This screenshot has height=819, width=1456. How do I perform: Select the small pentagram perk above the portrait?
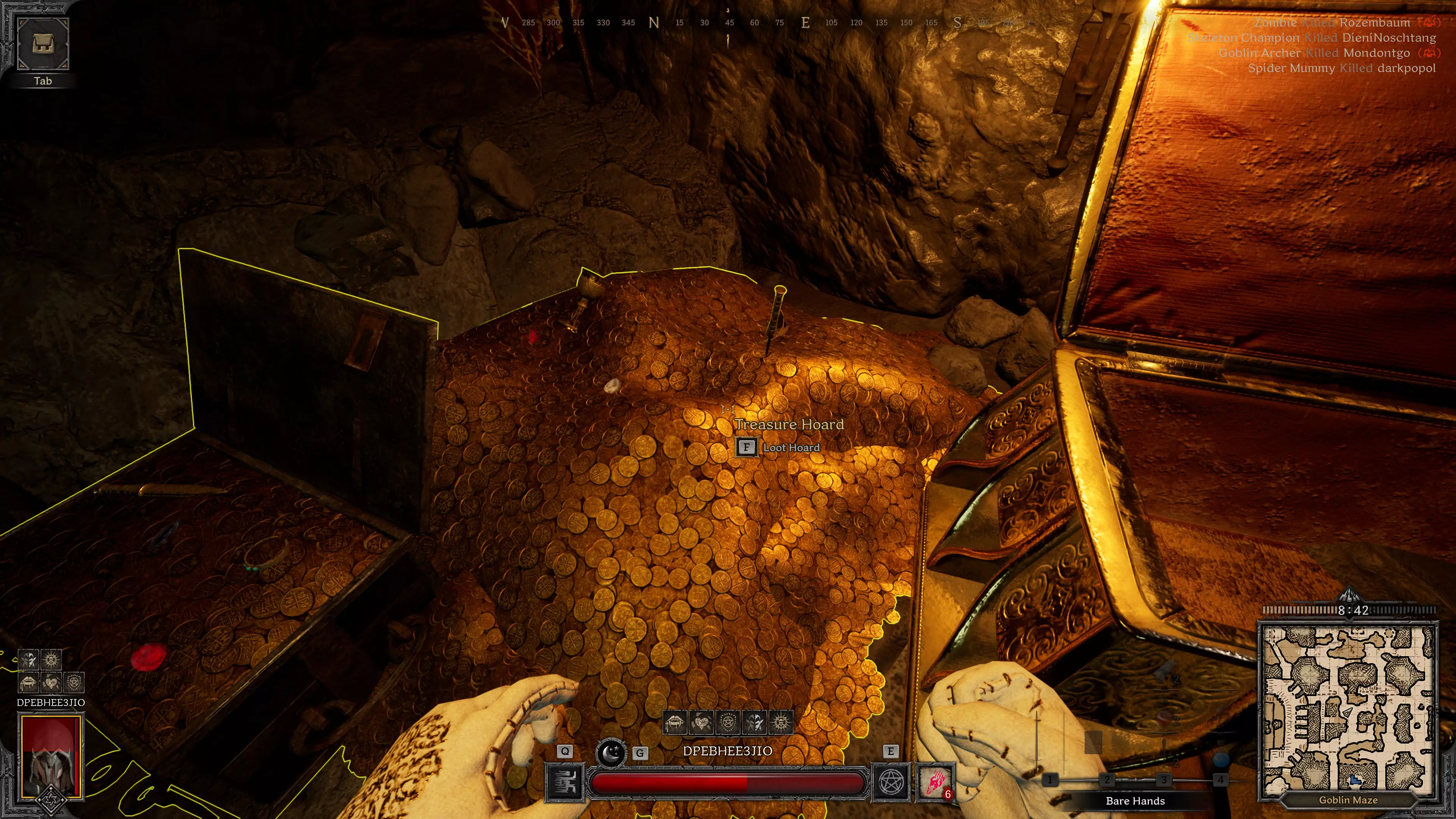74,682
